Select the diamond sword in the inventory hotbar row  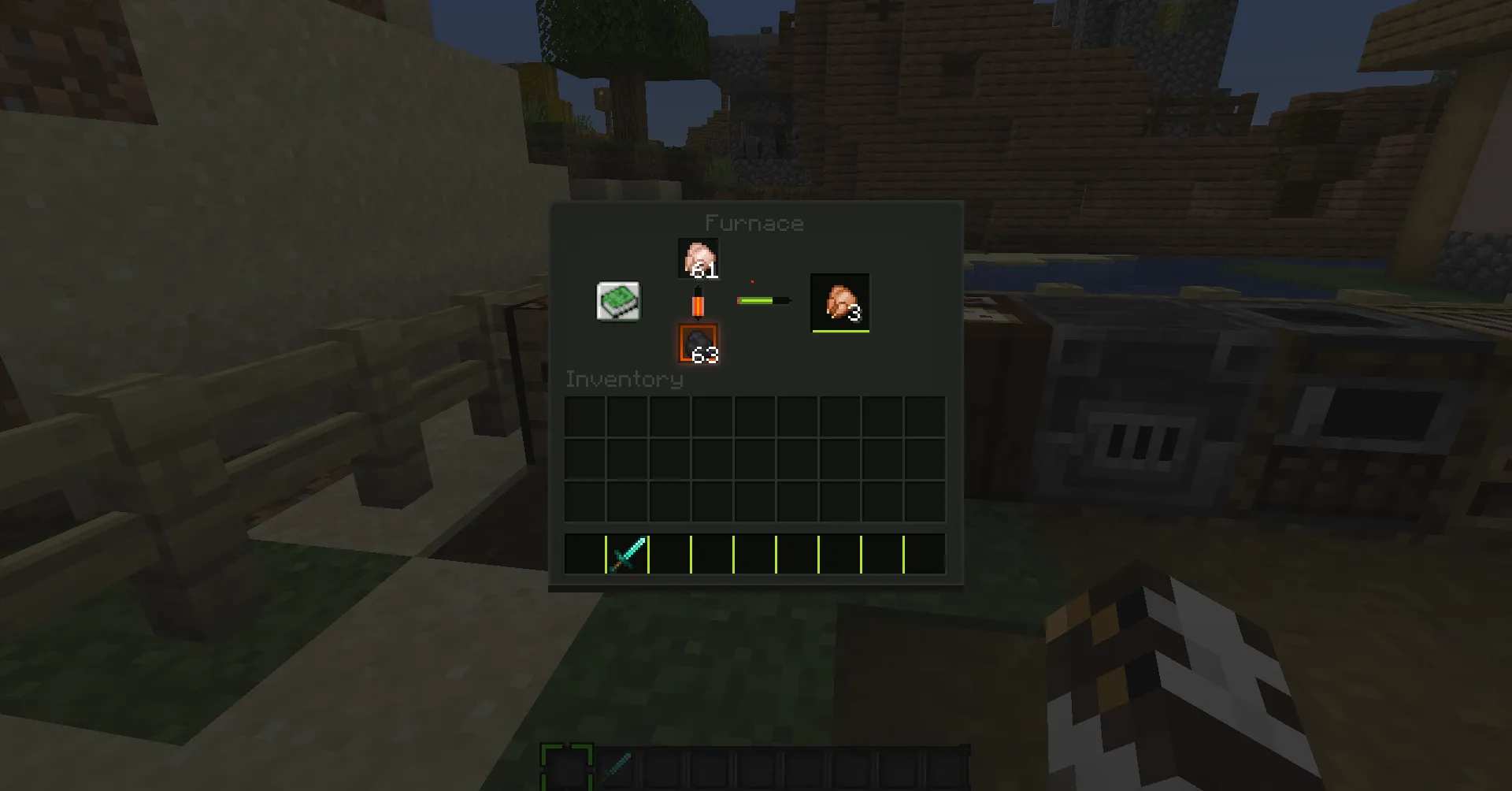[625, 554]
